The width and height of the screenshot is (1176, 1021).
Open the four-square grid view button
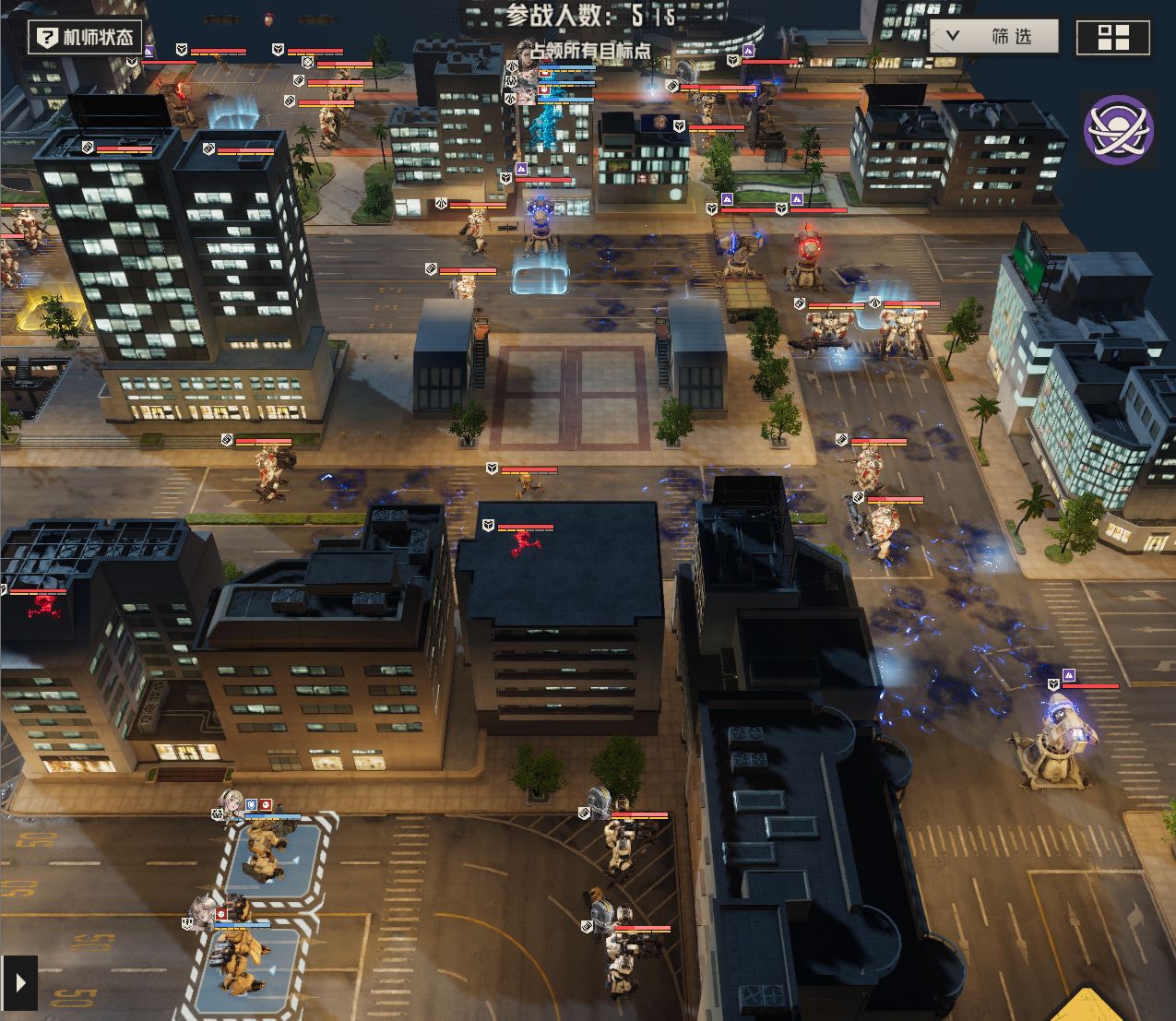(x=1113, y=38)
